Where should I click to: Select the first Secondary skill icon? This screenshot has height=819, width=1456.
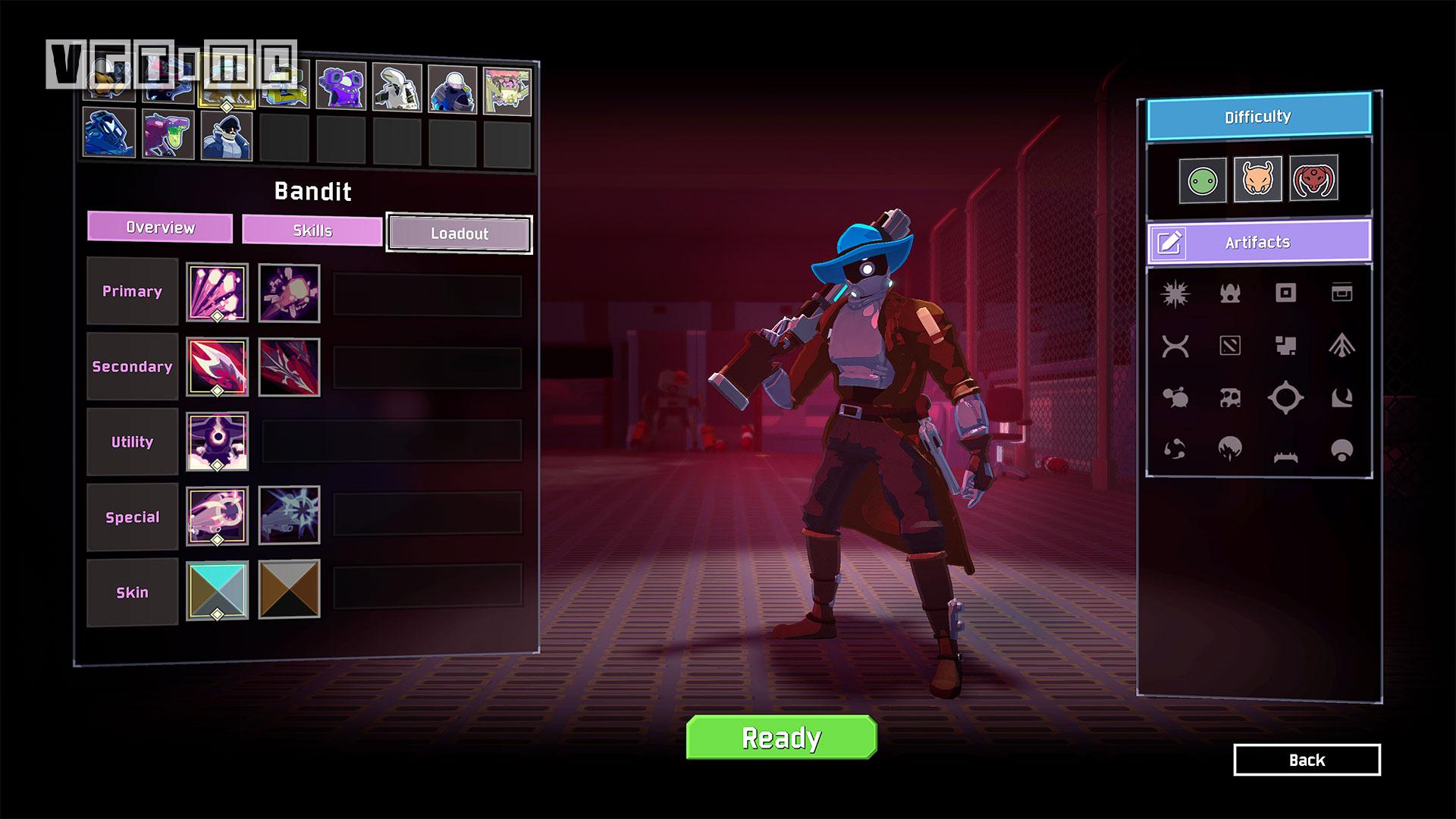(217, 368)
